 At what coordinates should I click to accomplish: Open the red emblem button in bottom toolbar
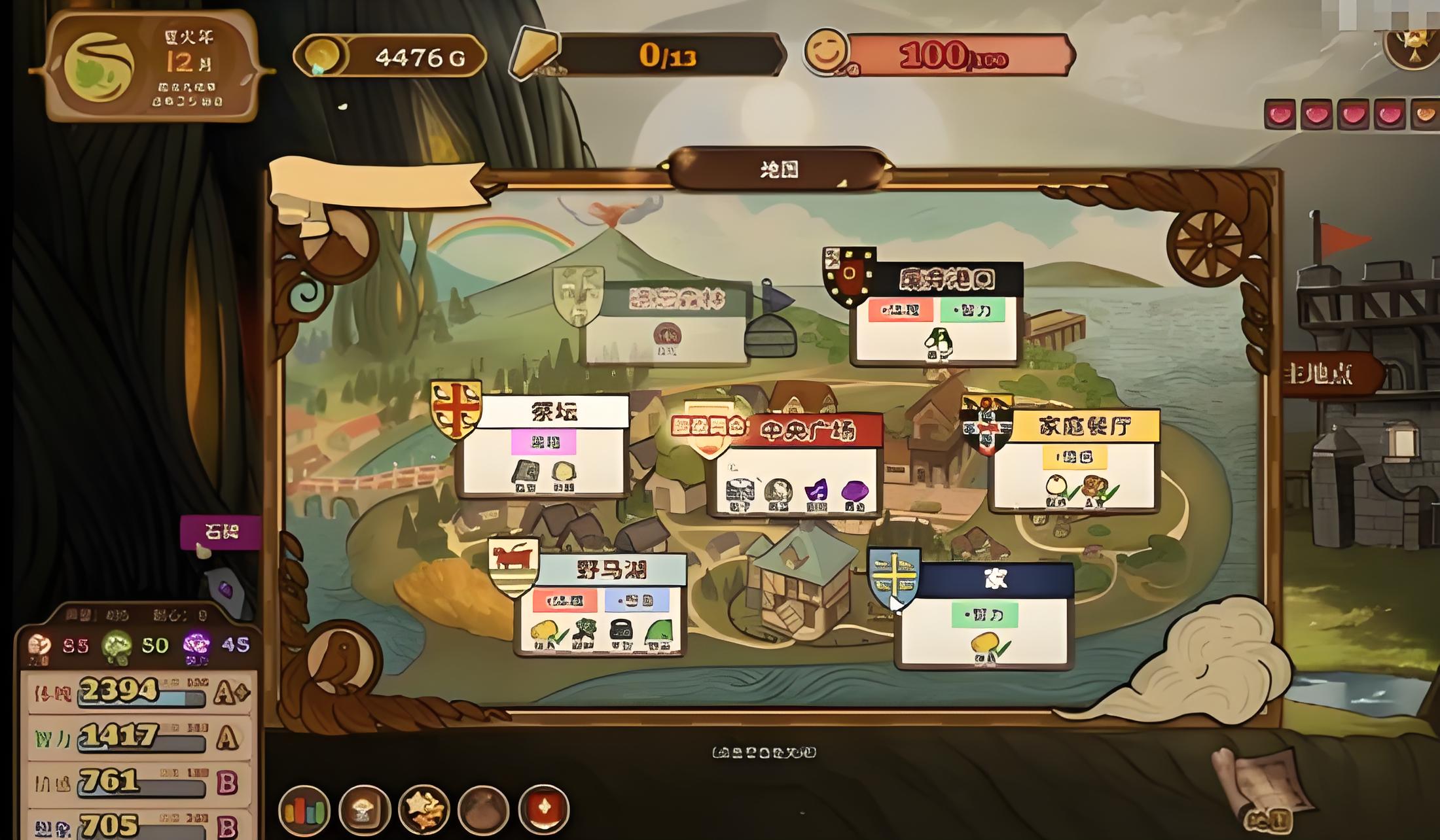coord(543,810)
